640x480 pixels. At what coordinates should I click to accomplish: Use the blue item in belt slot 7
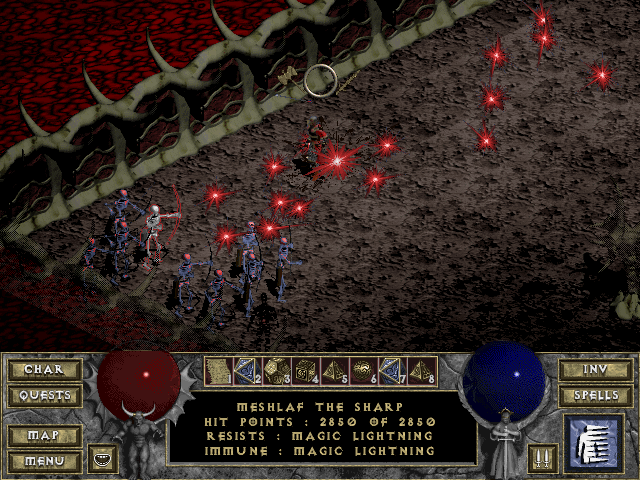pos(391,372)
